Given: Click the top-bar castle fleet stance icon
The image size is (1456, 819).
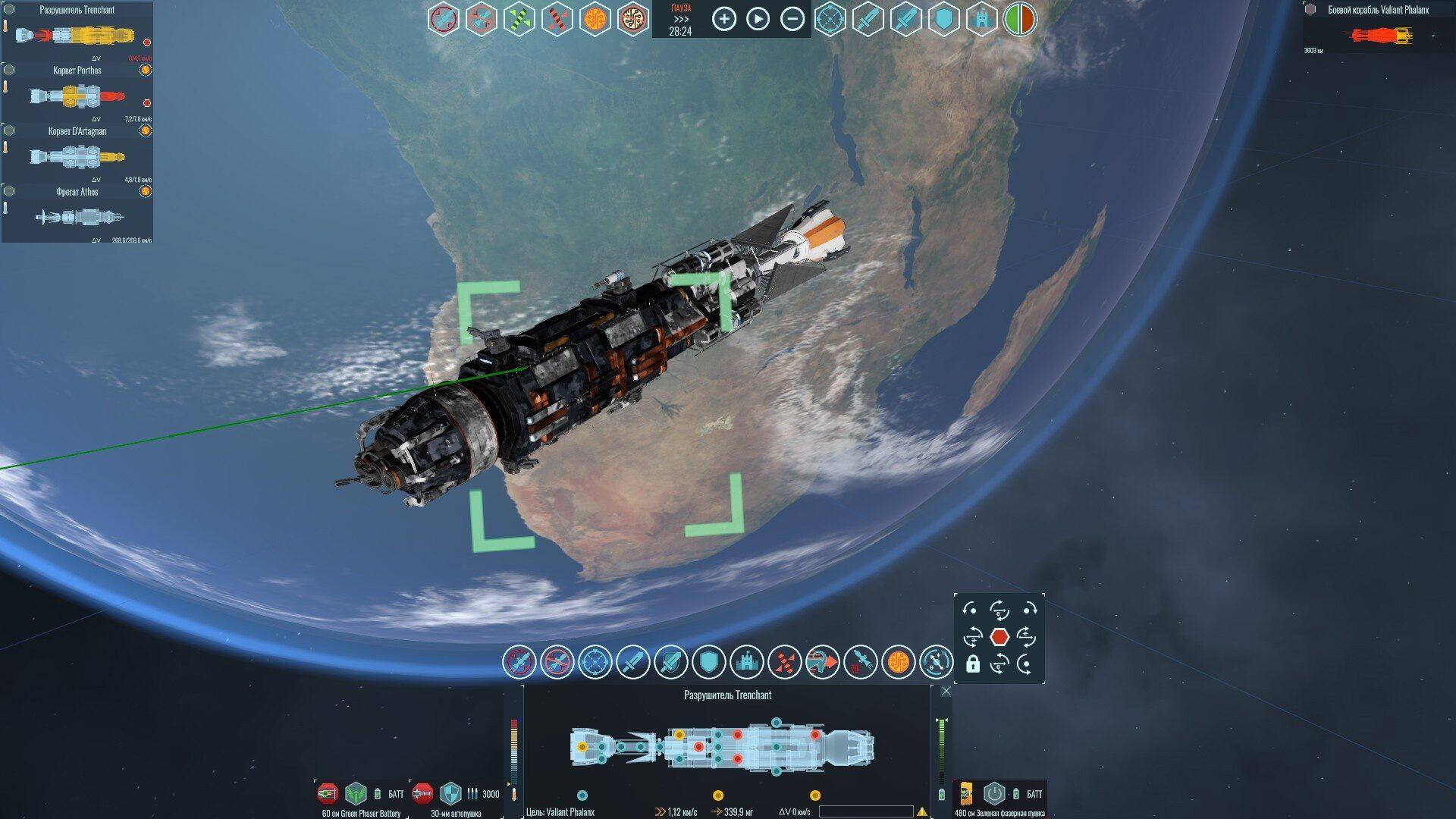Looking at the screenshot, I should pos(981,19).
